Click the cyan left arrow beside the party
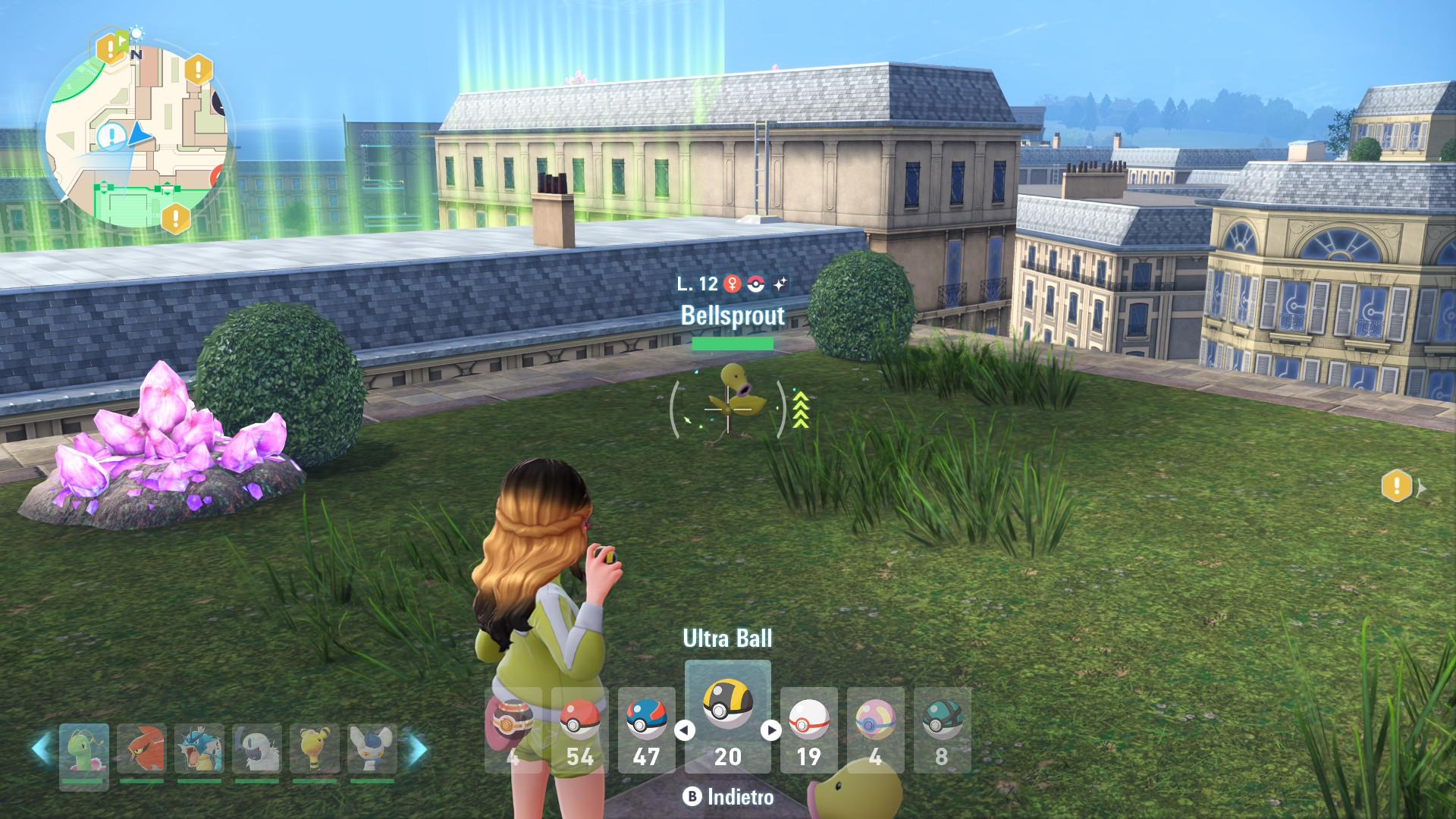 40,749
